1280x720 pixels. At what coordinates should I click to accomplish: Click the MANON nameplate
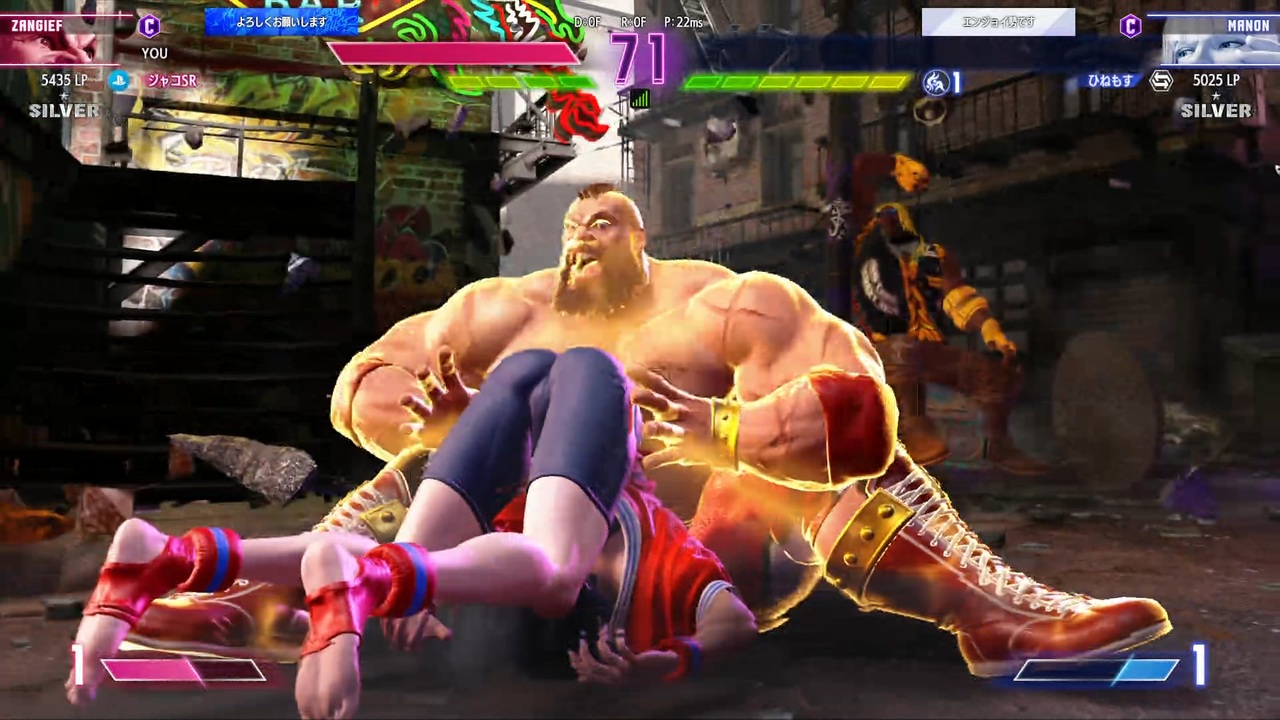click(1249, 25)
